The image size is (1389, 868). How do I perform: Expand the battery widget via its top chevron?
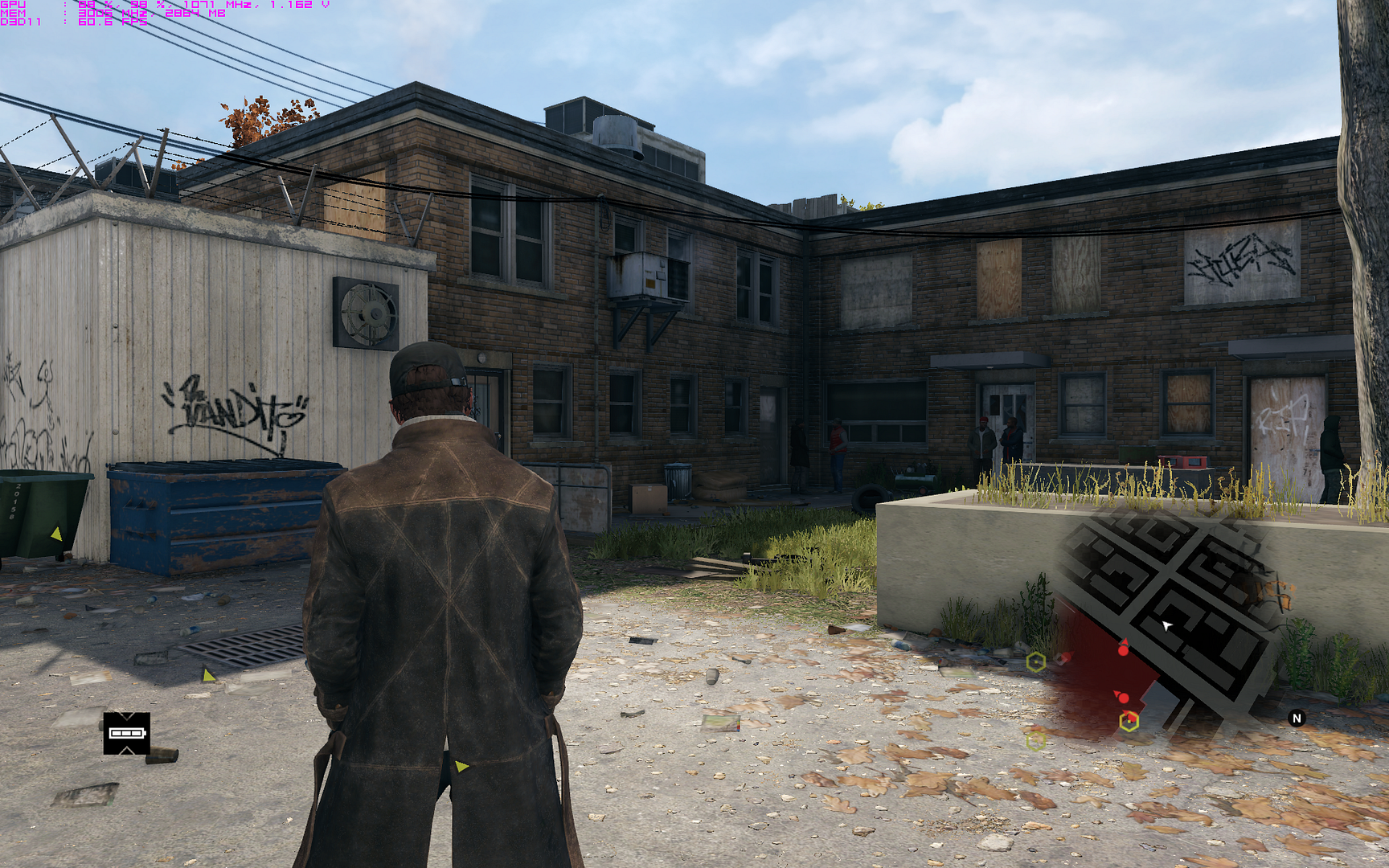(127, 716)
